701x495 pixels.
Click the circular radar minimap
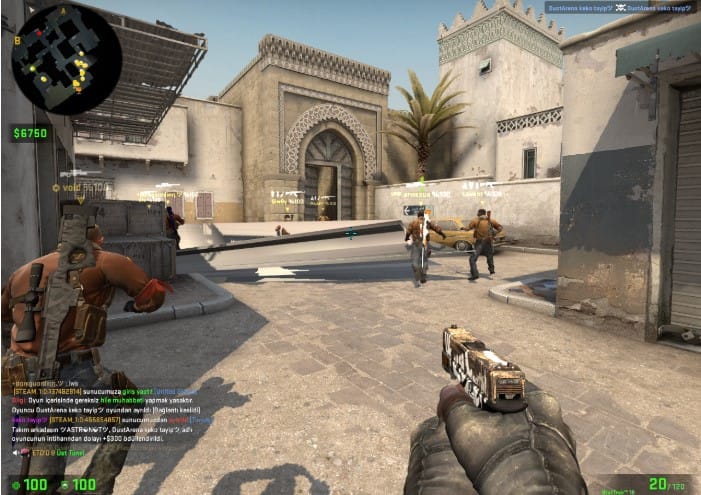pyautogui.click(x=66, y=59)
